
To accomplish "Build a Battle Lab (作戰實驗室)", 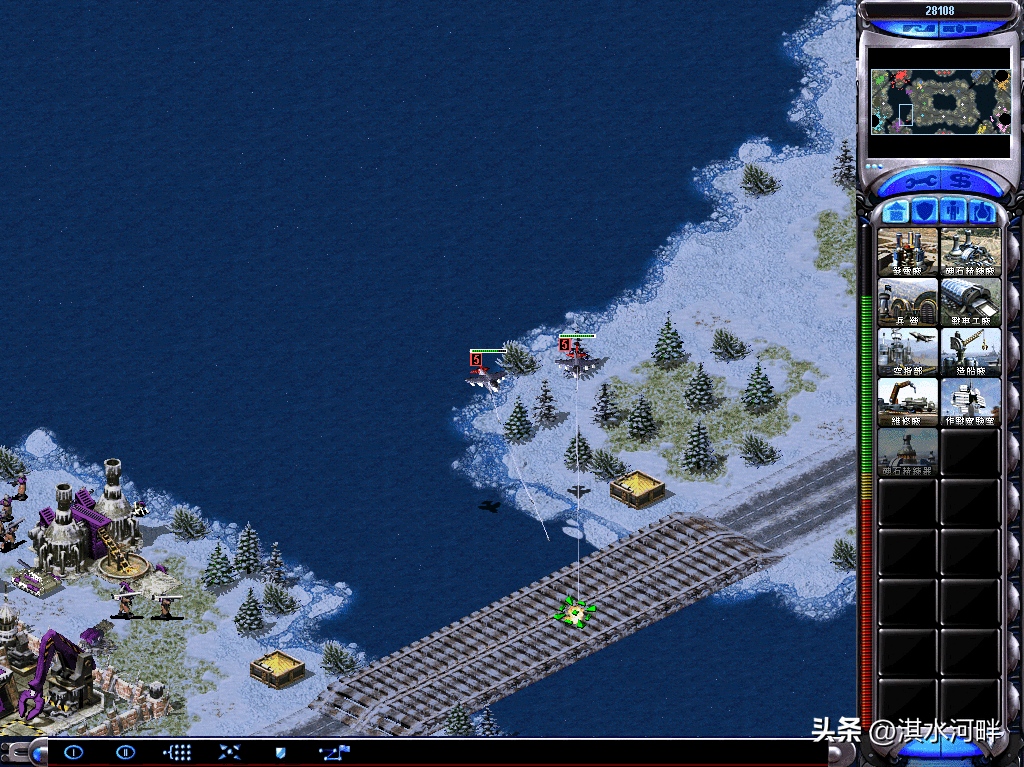I will pos(970,401).
